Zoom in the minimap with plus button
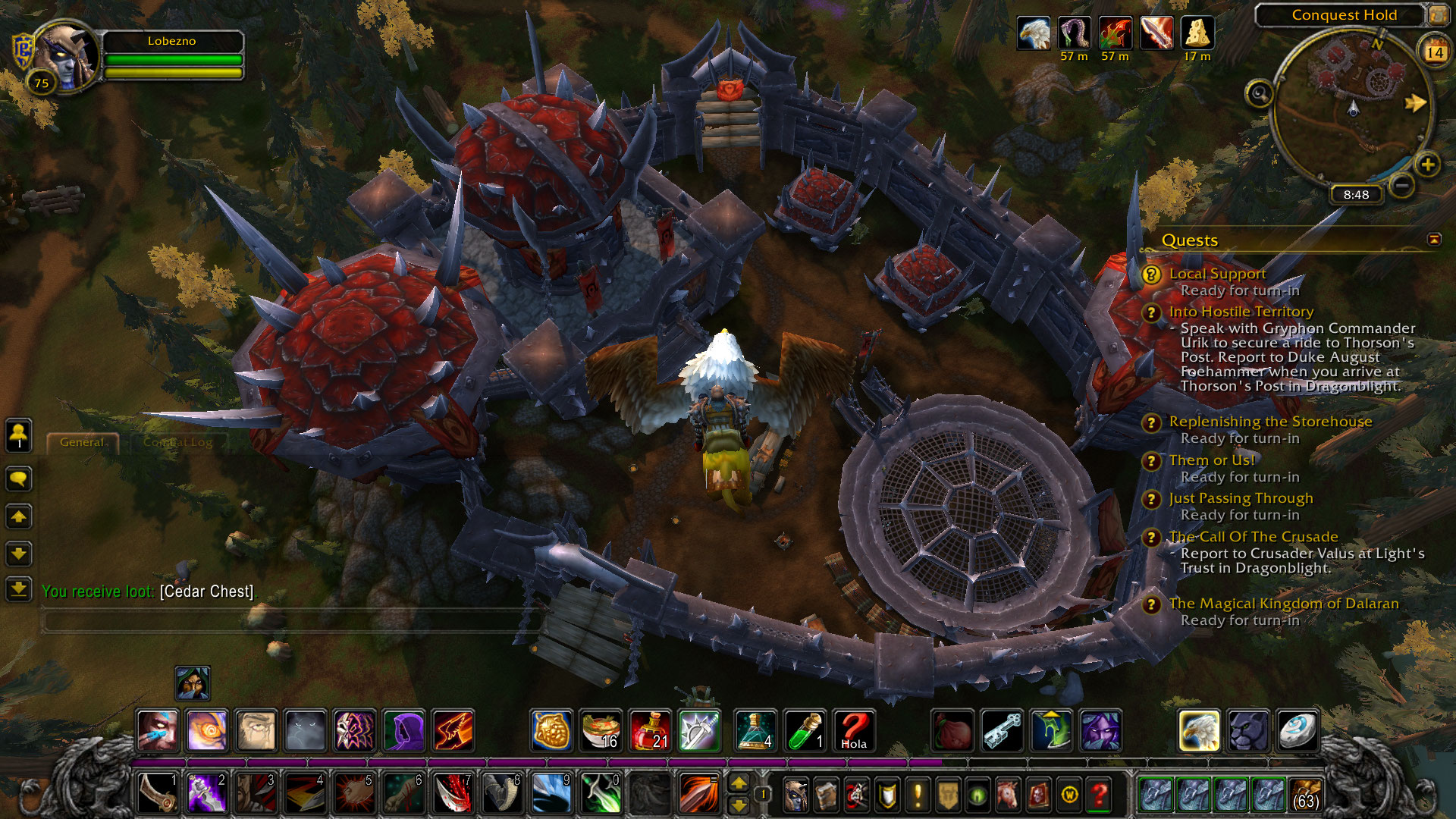Image resolution: width=1456 pixels, height=819 pixels. point(1427,165)
